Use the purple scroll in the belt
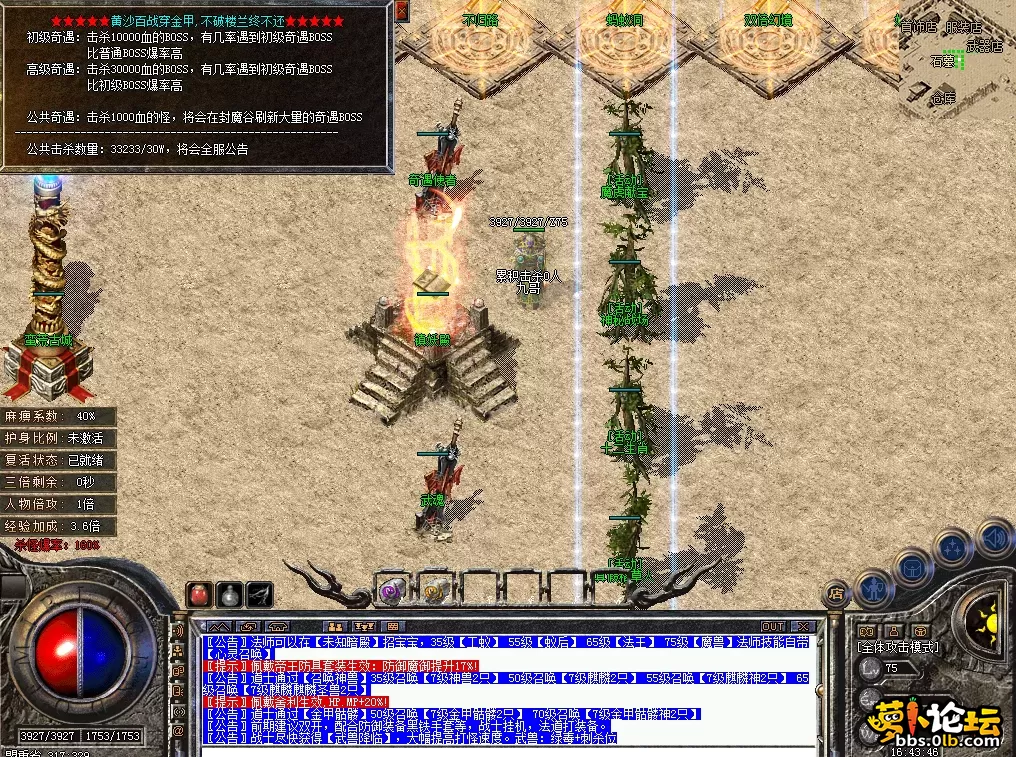1016x757 pixels. [x=390, y=591]
